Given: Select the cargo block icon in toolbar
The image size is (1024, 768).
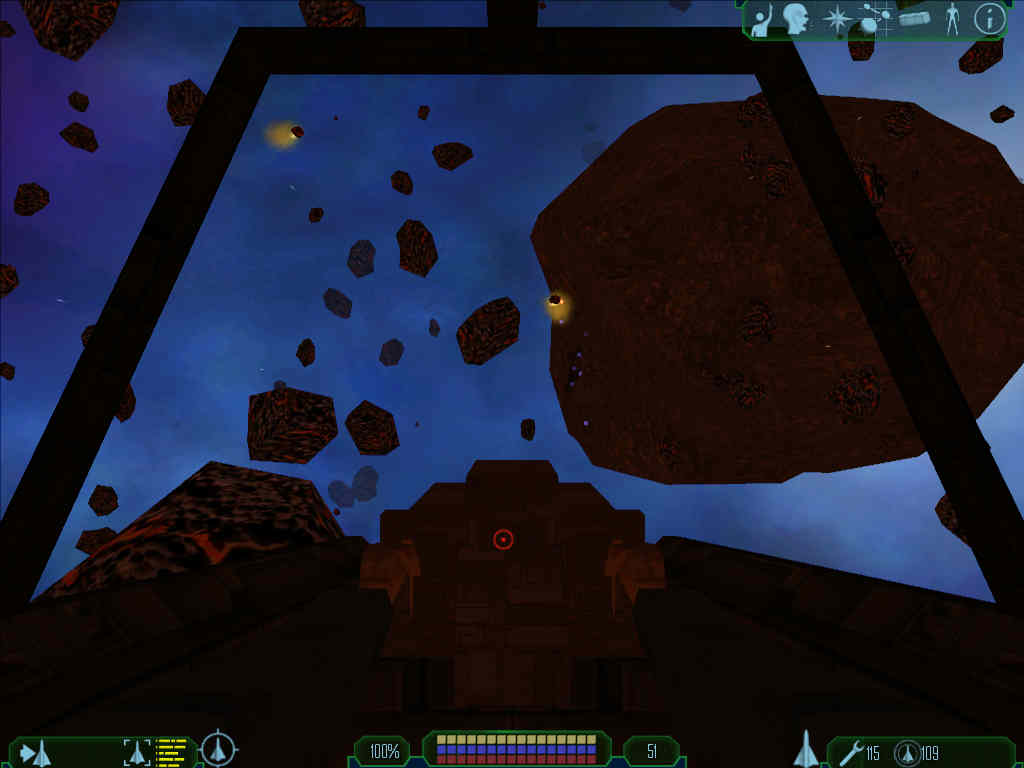Looking at the screenshot, I should 915,20.
